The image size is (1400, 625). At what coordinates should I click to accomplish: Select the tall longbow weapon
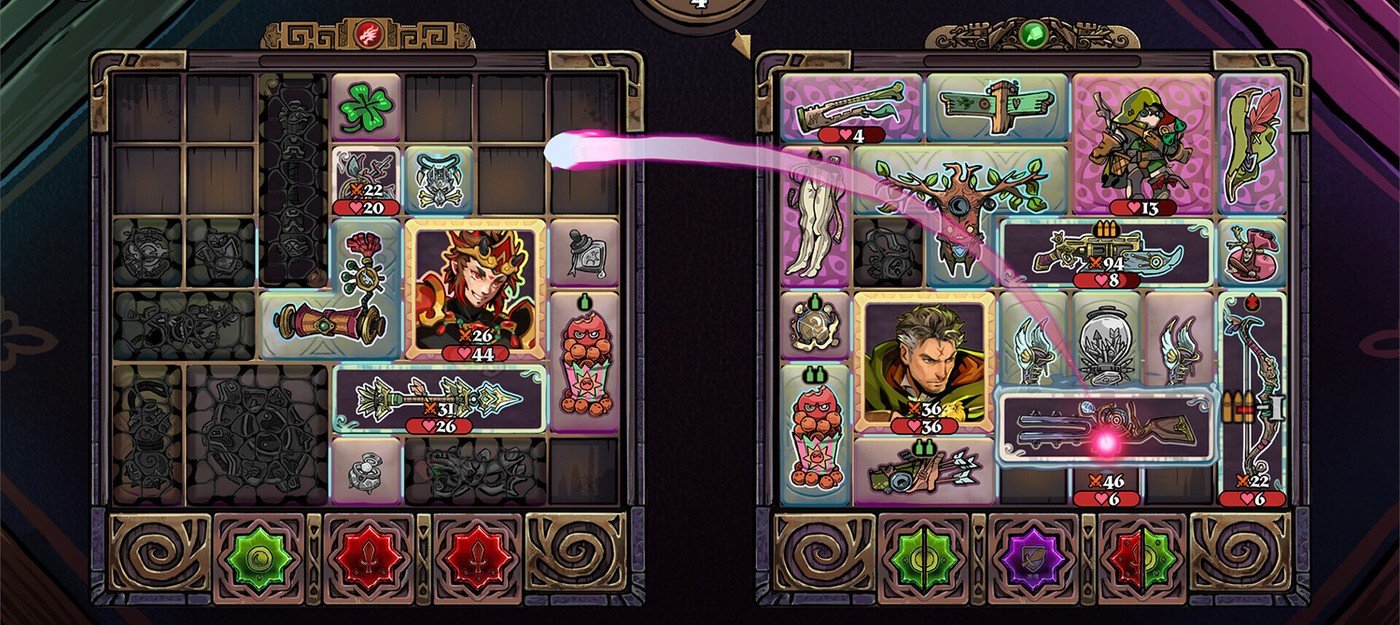[1252, 395]
